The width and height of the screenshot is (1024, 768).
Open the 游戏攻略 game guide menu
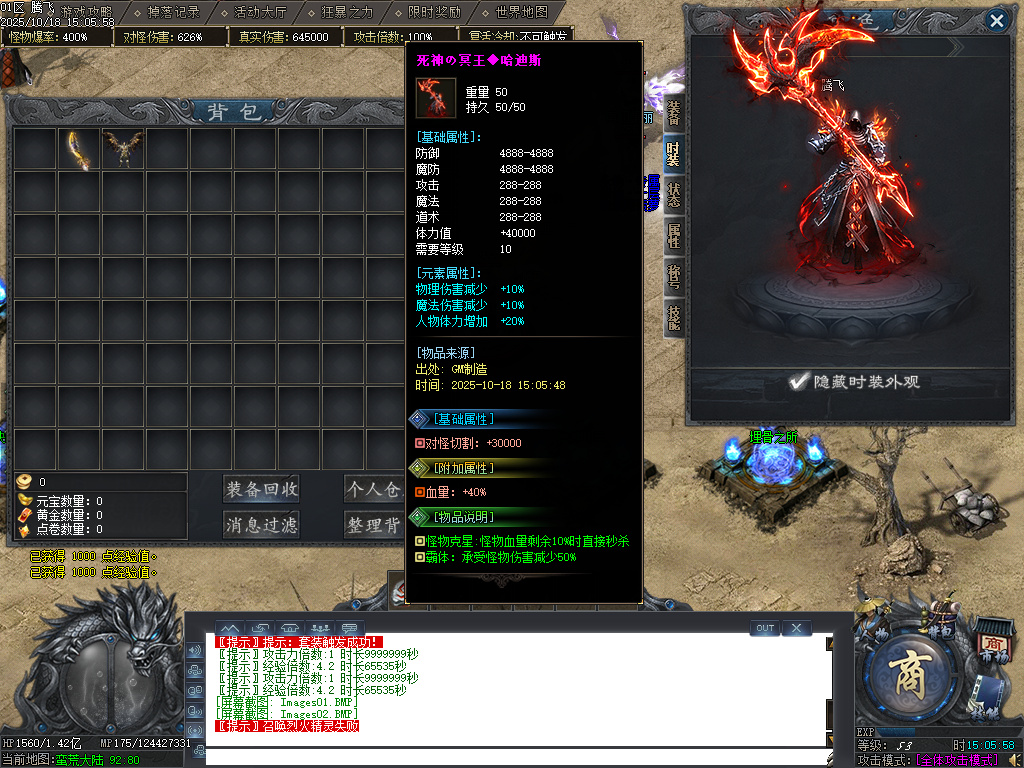click(86, 13)
